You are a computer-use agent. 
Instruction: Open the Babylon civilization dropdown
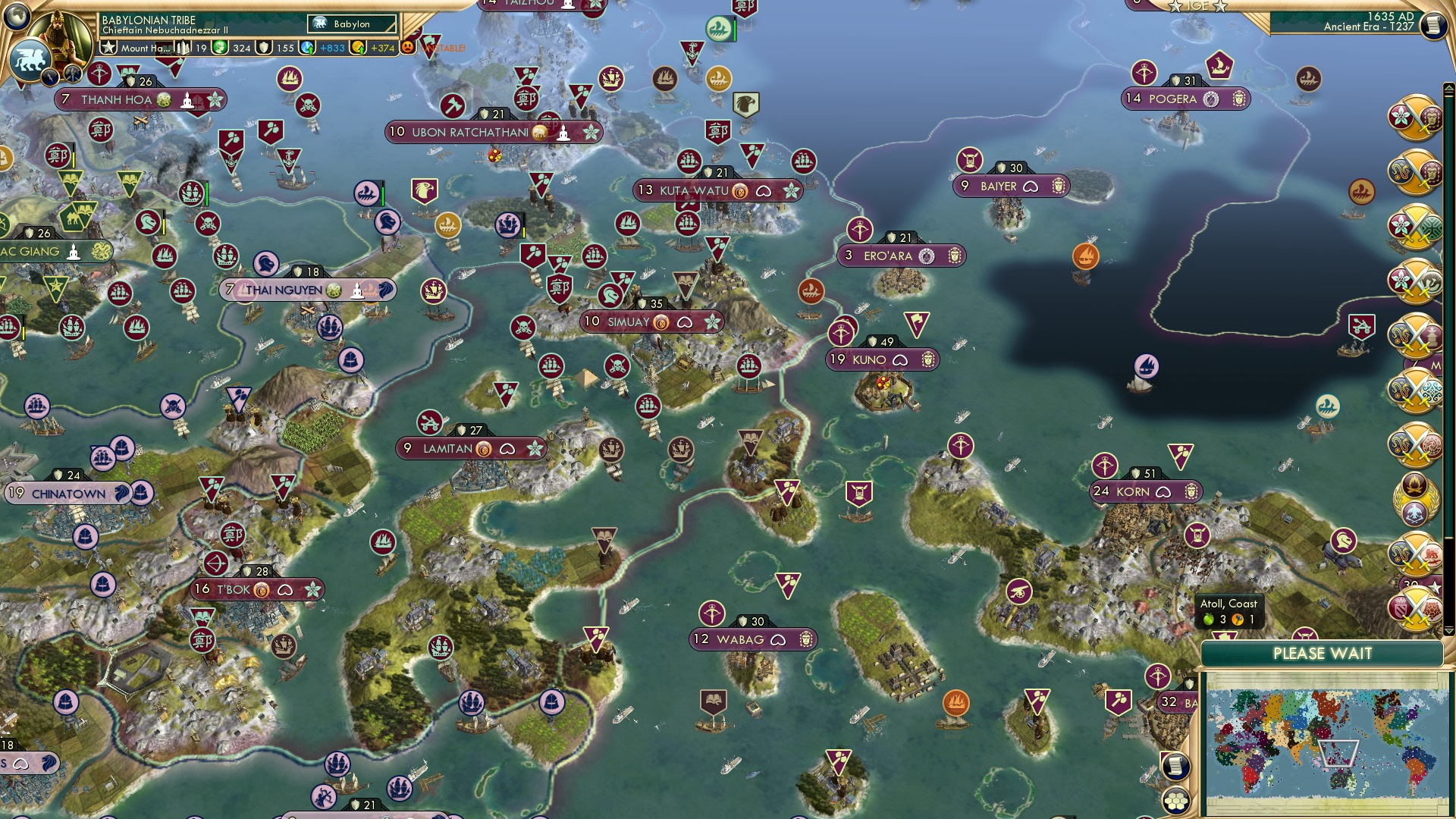[x=353, y=24]
